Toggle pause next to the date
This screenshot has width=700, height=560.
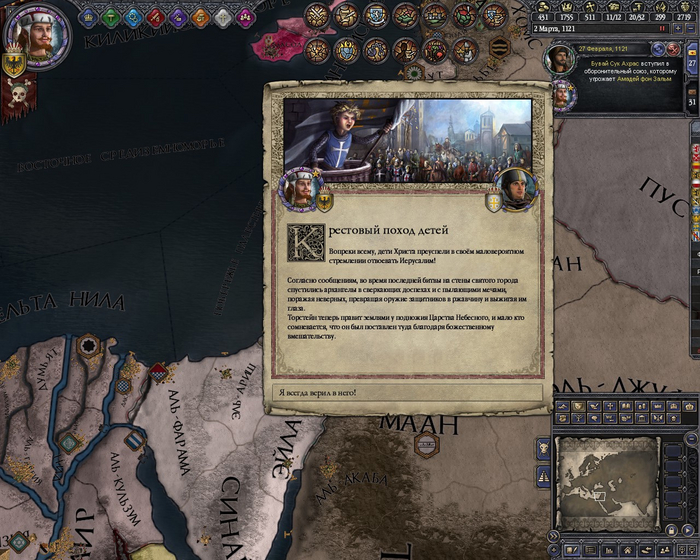coord(662,29)
